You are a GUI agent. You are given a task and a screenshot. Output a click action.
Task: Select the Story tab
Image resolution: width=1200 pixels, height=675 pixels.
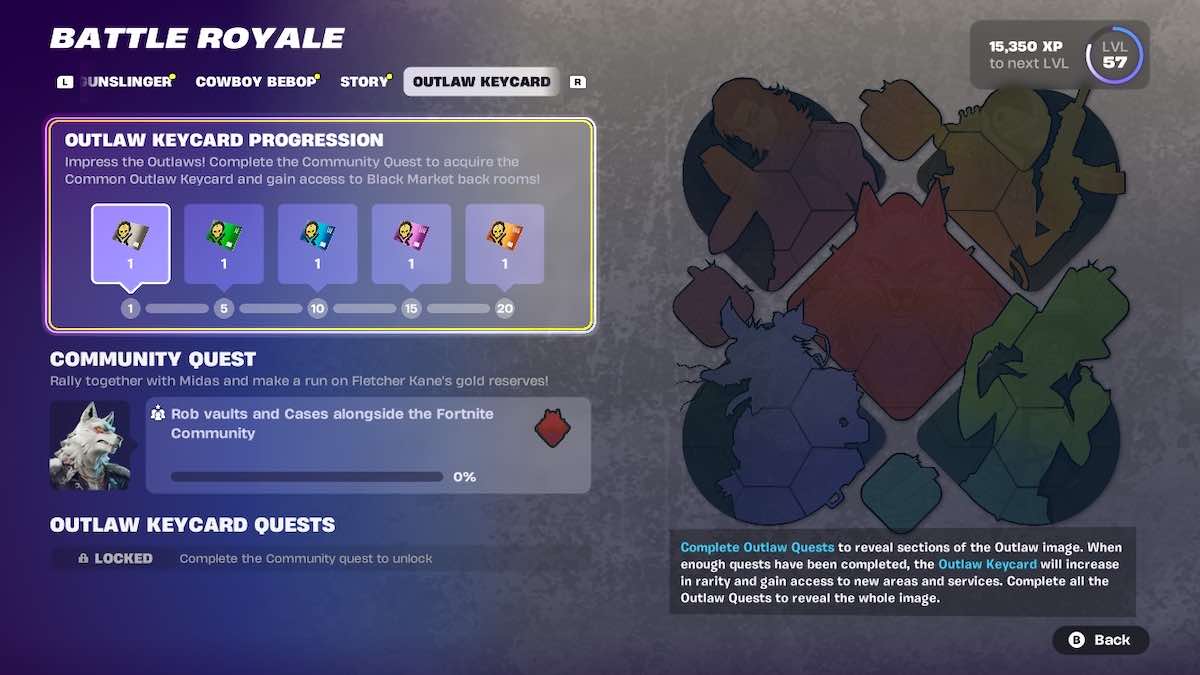pyautogui.click(x=364, y=82)
